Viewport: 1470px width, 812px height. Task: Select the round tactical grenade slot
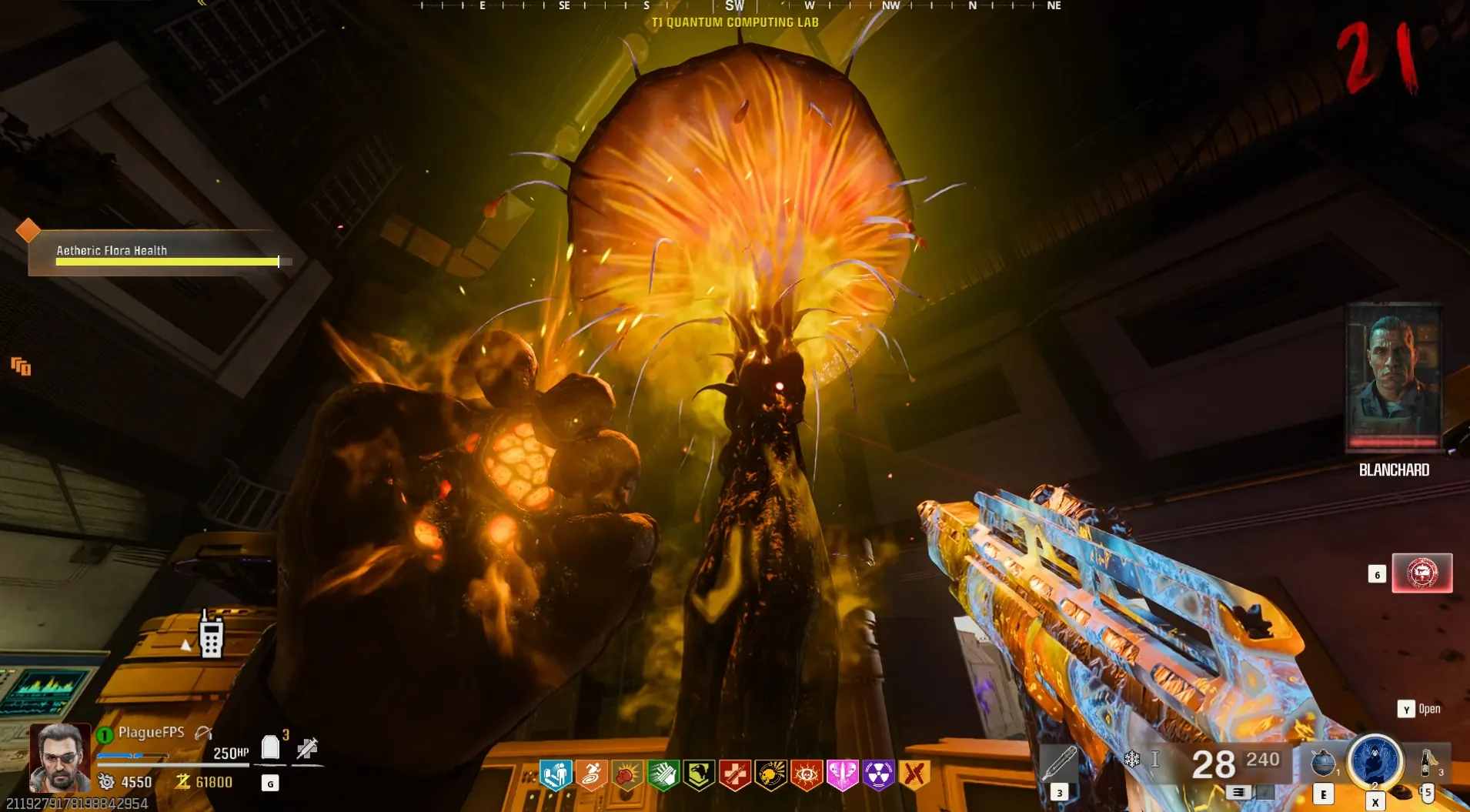[x=1322, y=762]
